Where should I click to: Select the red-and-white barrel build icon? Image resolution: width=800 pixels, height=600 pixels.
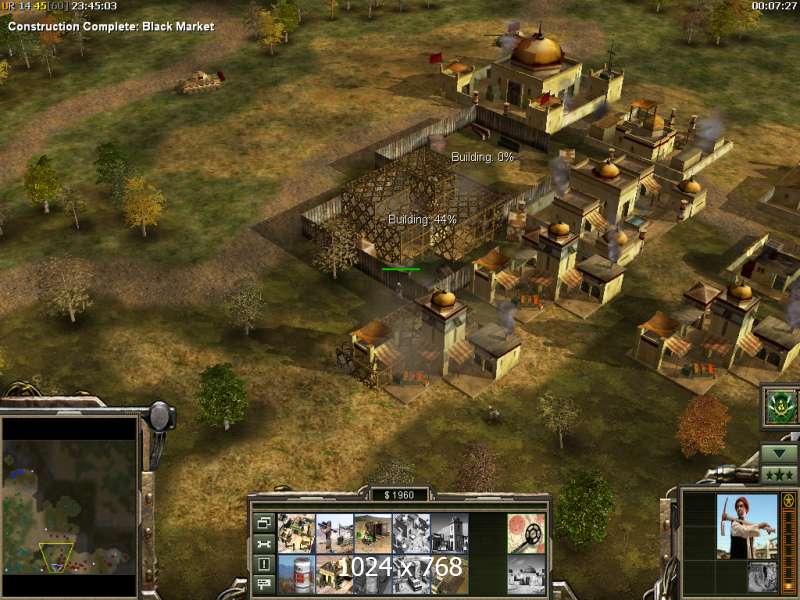tap(296, 573)
